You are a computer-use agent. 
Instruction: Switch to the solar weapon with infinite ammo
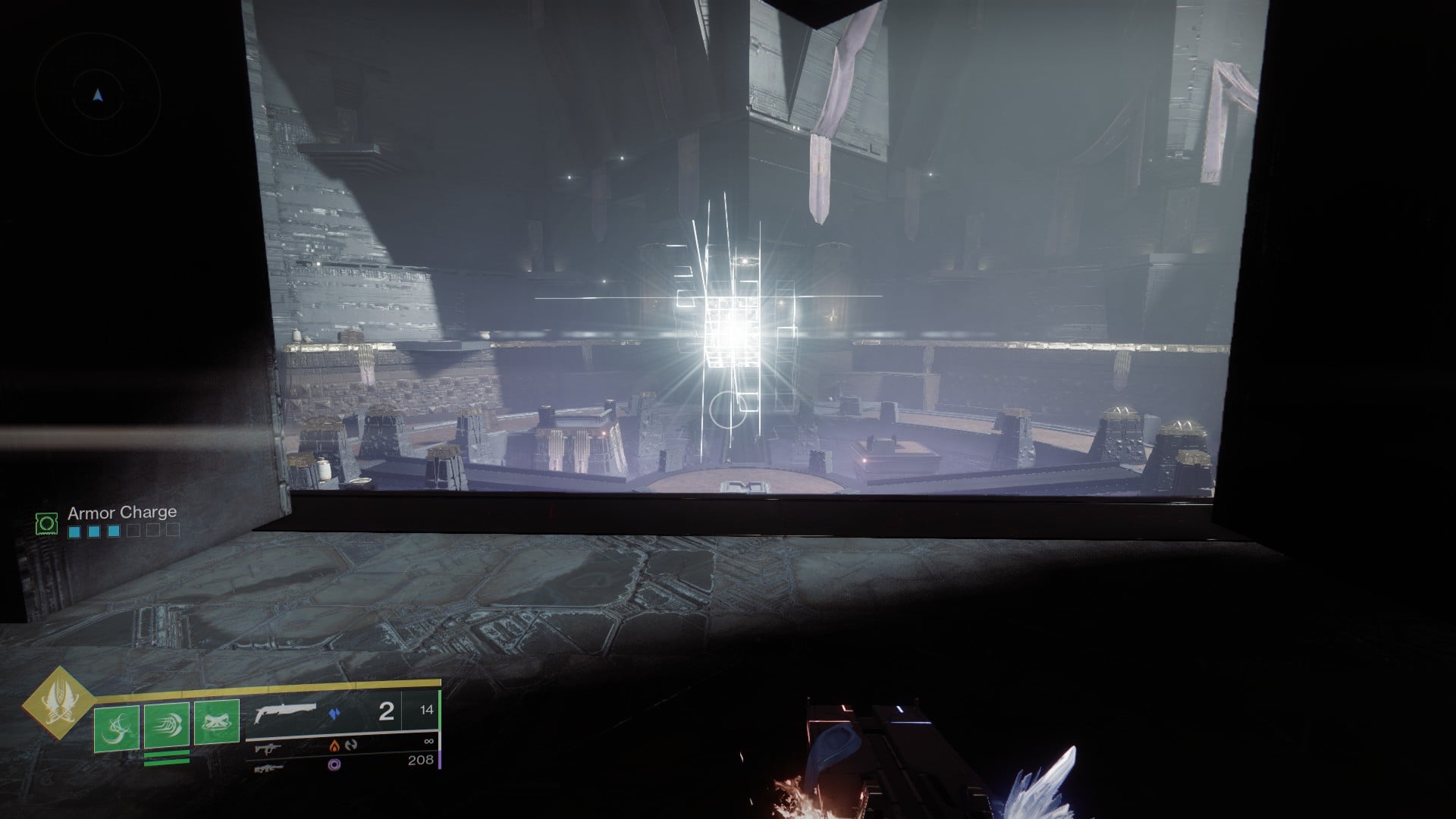[x=267, y=747]
